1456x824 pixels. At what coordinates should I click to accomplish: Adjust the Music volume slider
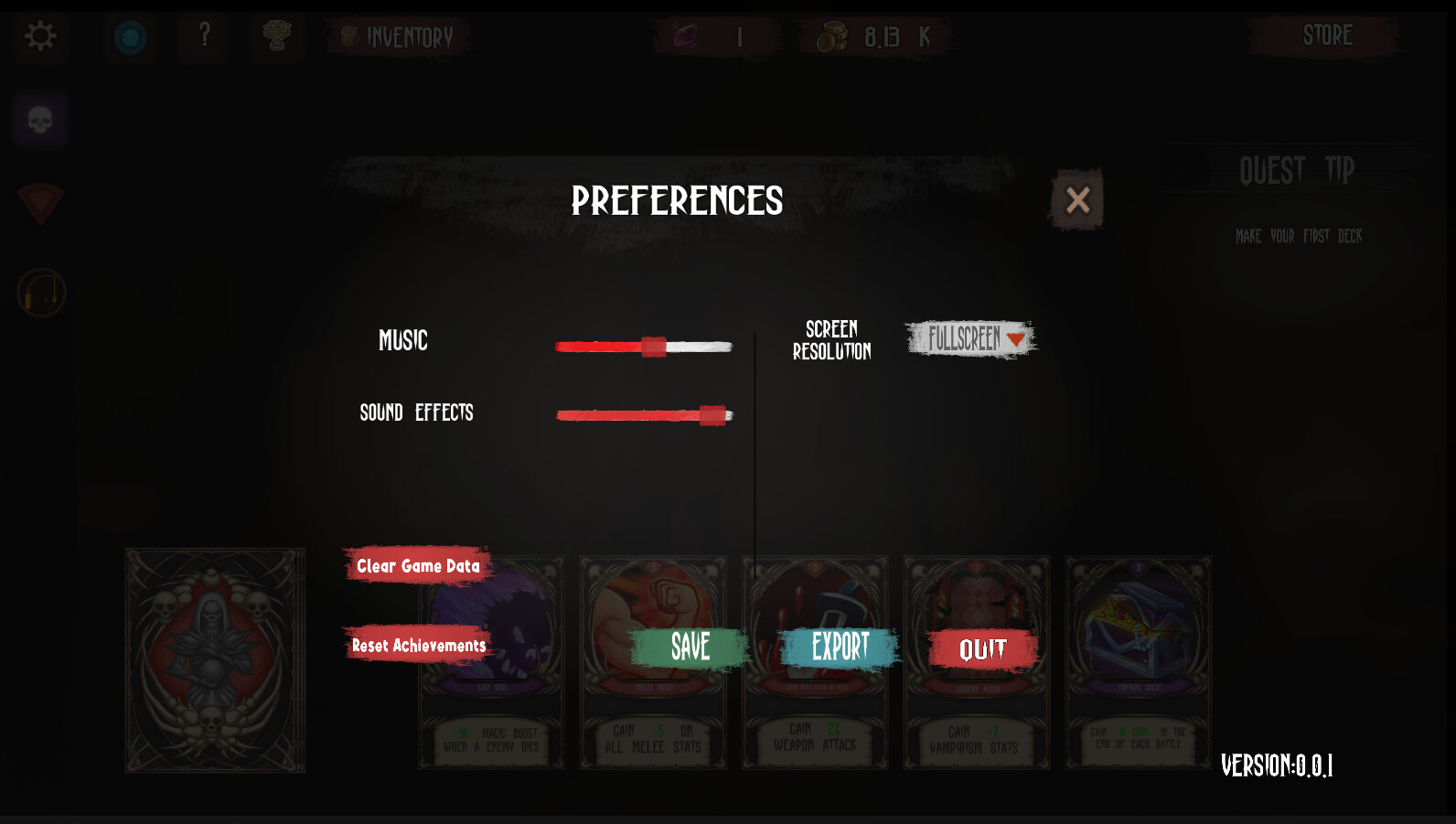click(652, 346)
